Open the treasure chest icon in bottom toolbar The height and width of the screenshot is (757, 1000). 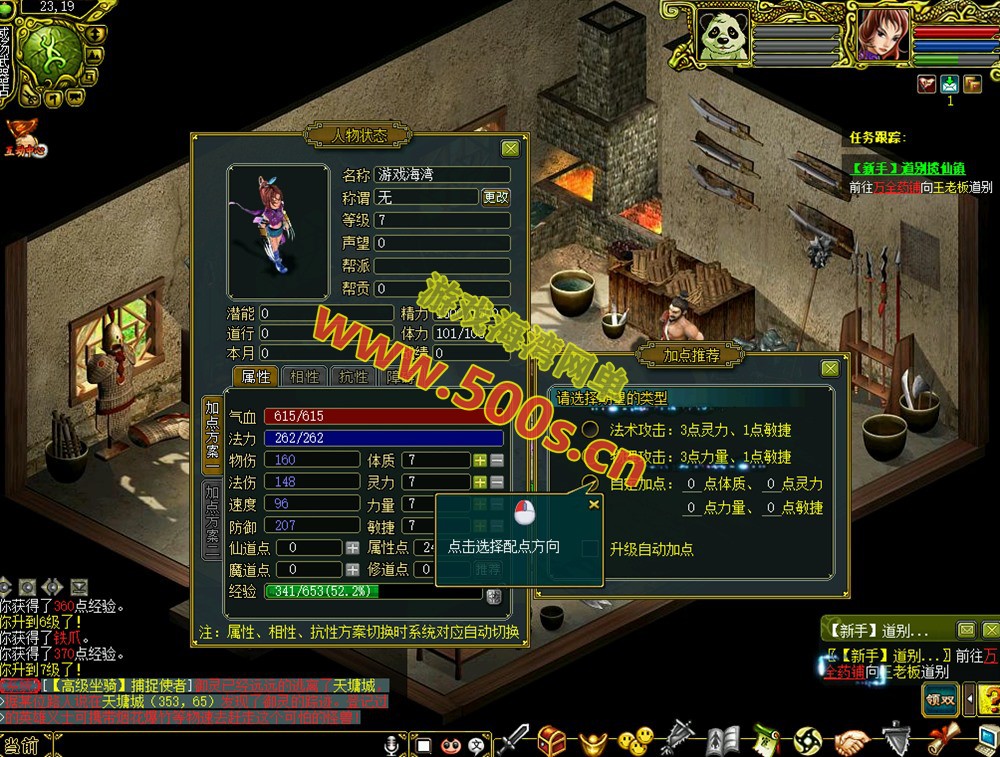pos(552,741)
